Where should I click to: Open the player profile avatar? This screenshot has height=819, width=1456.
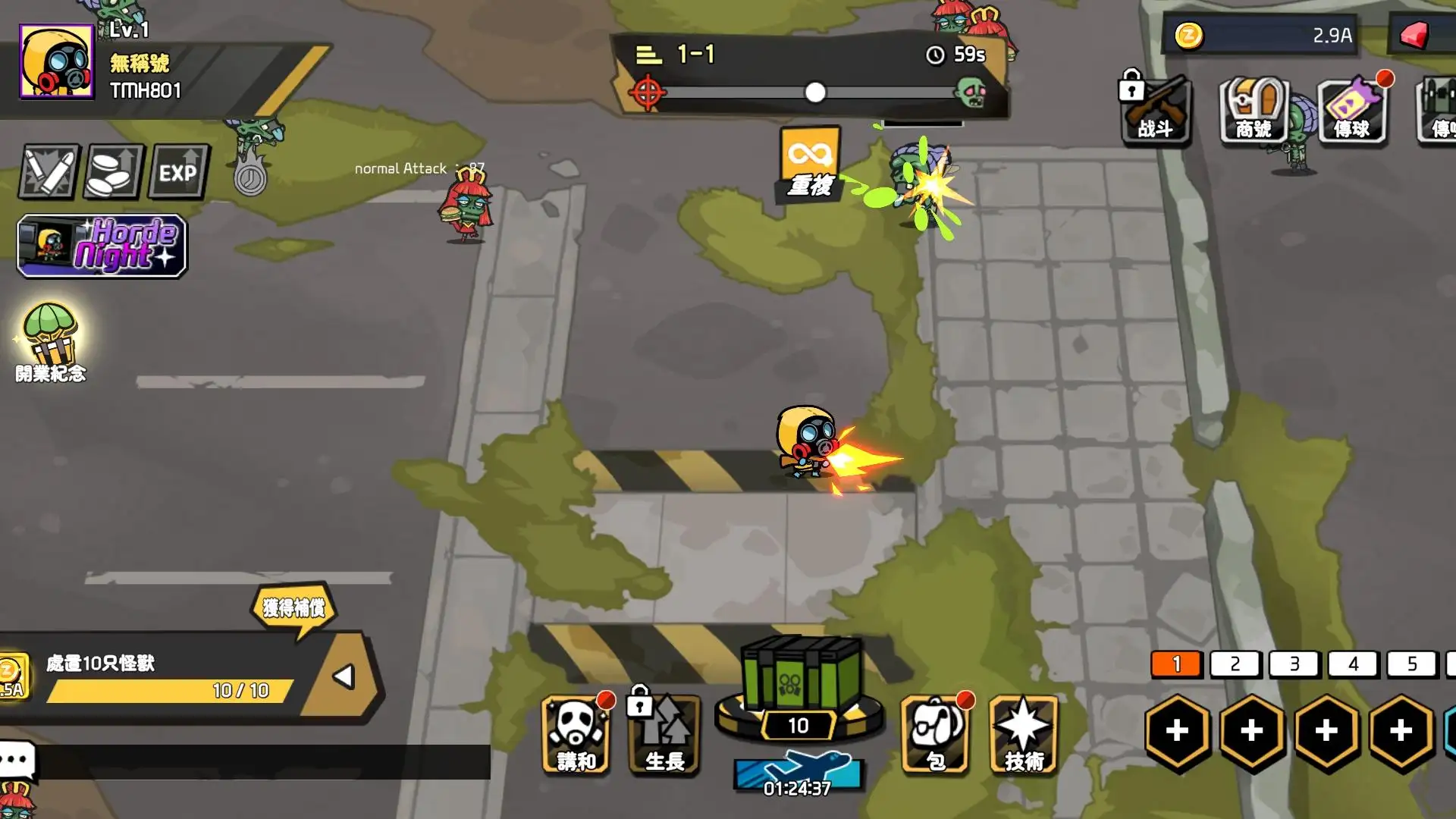click(x=57, y=61)
